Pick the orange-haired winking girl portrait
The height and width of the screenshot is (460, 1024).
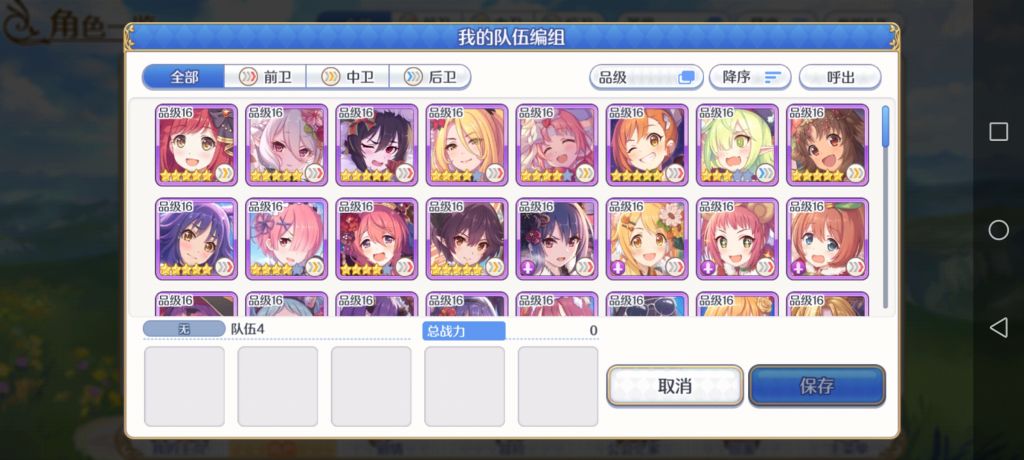(647, 145)
